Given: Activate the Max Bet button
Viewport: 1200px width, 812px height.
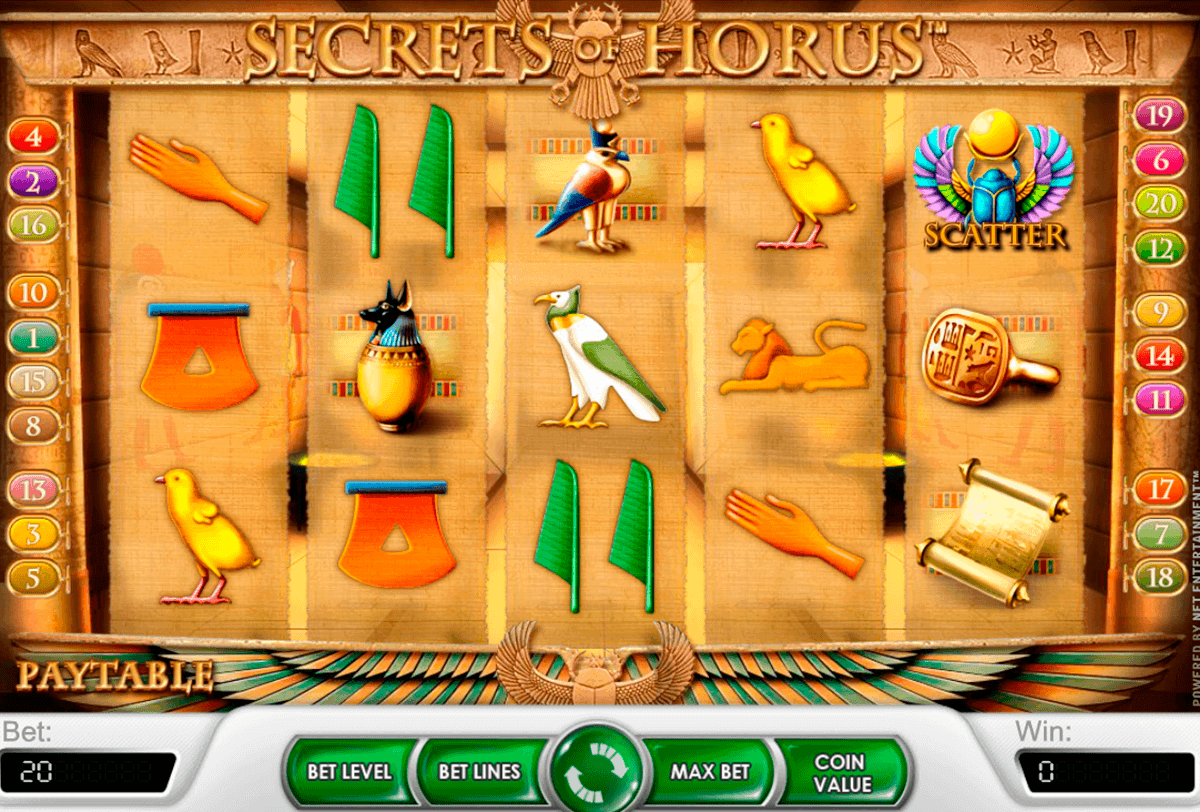Looking at the screenshot, I should click(x=710, y=772).
